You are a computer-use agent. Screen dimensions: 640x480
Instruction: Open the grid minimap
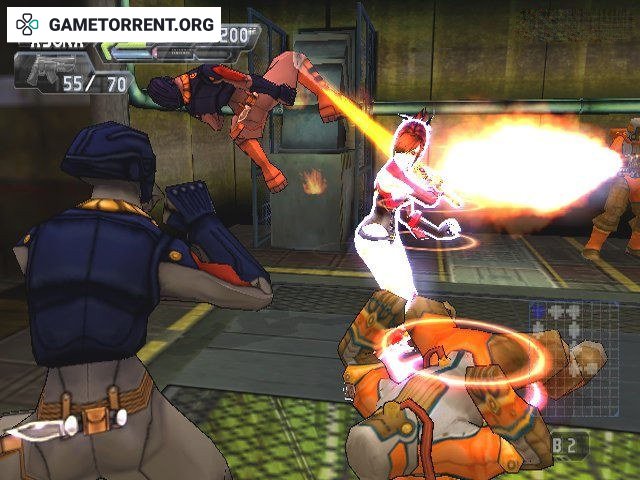(573, 343)
